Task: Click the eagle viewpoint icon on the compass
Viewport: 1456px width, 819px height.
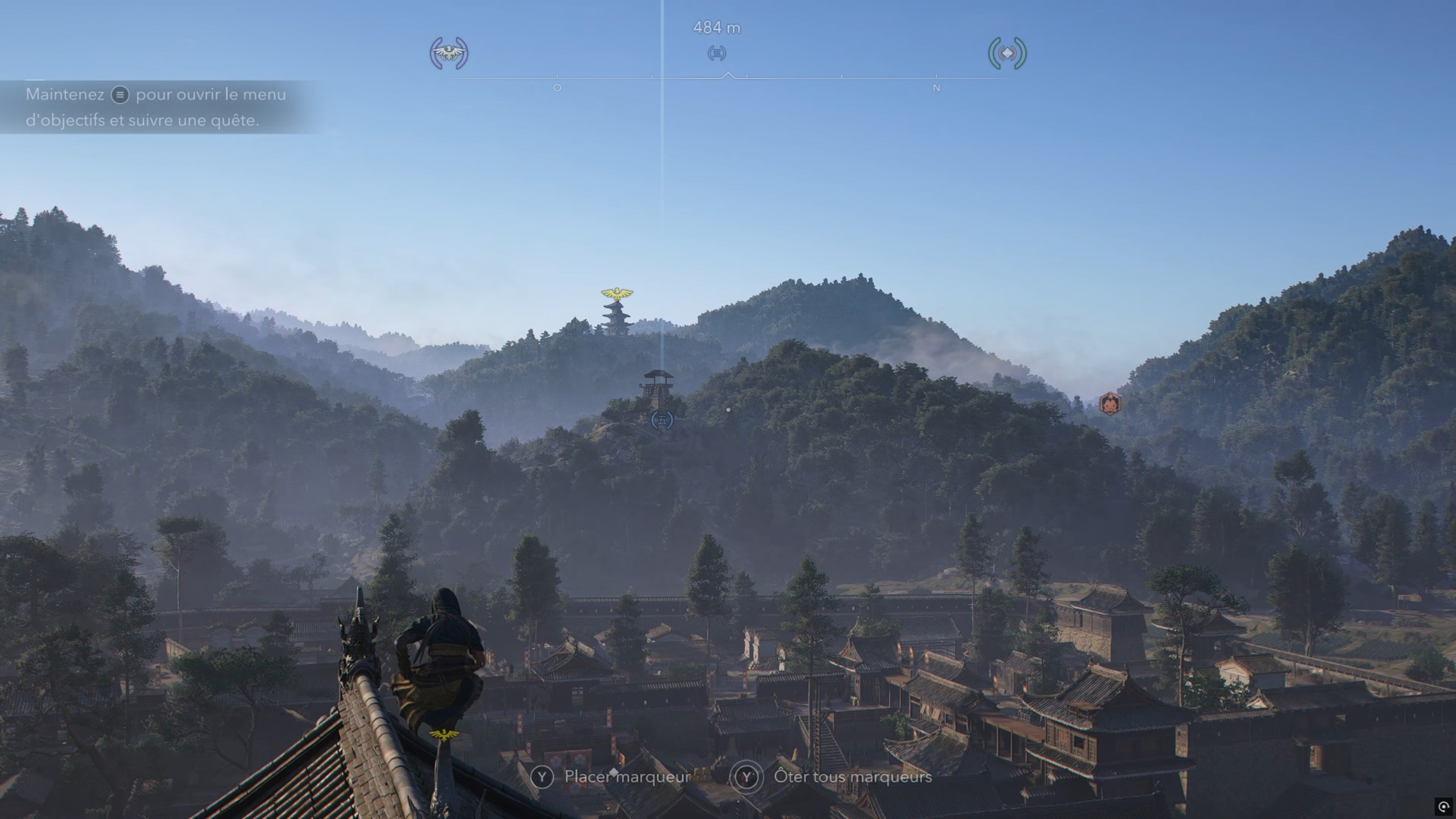Action: point(449,53)
